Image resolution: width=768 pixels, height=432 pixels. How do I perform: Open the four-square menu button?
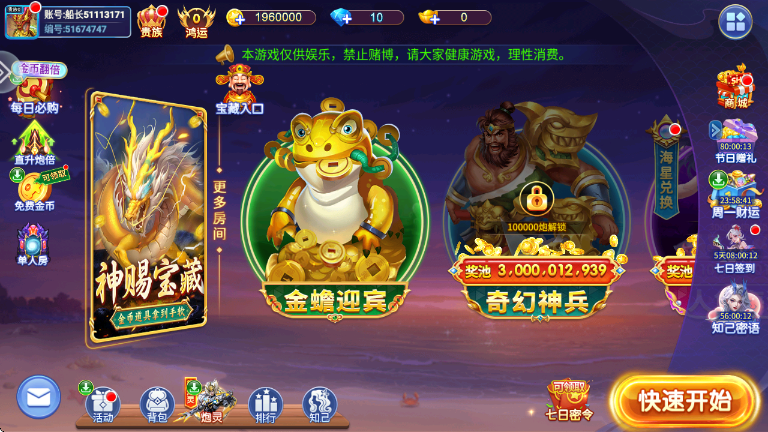click(x=735, y=21)
